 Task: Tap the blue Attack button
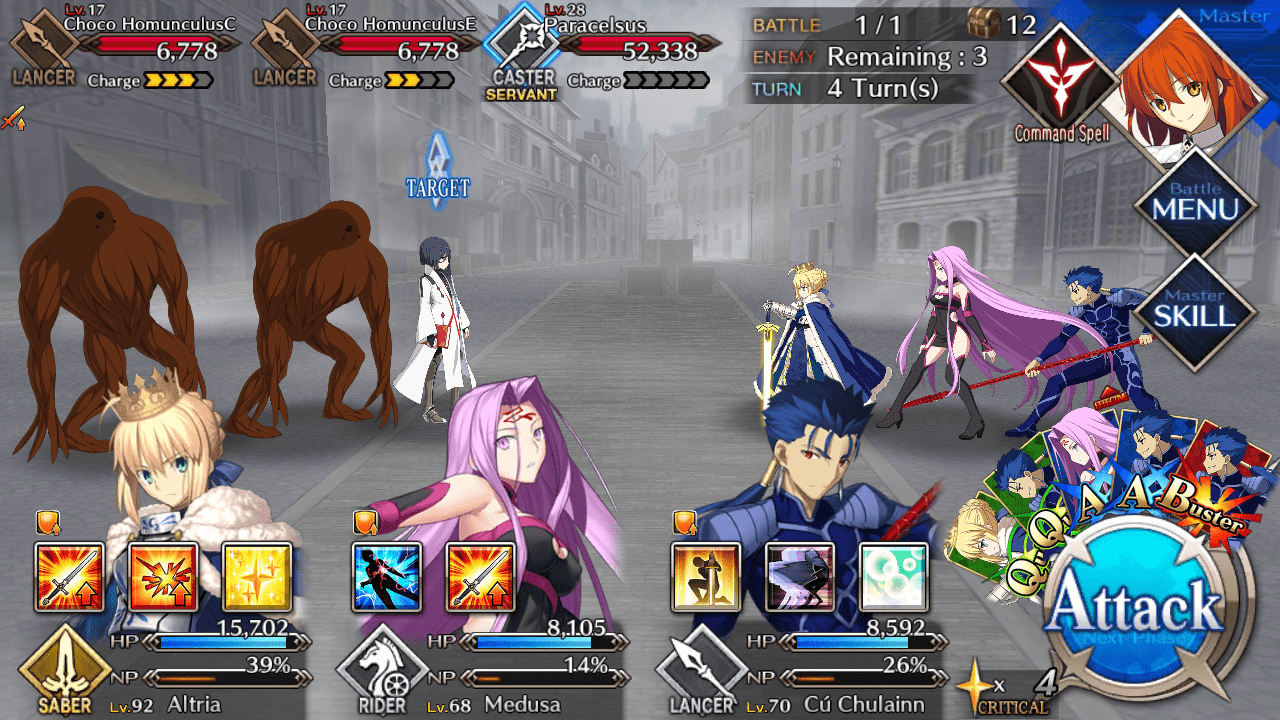(x=1148, y=607)
